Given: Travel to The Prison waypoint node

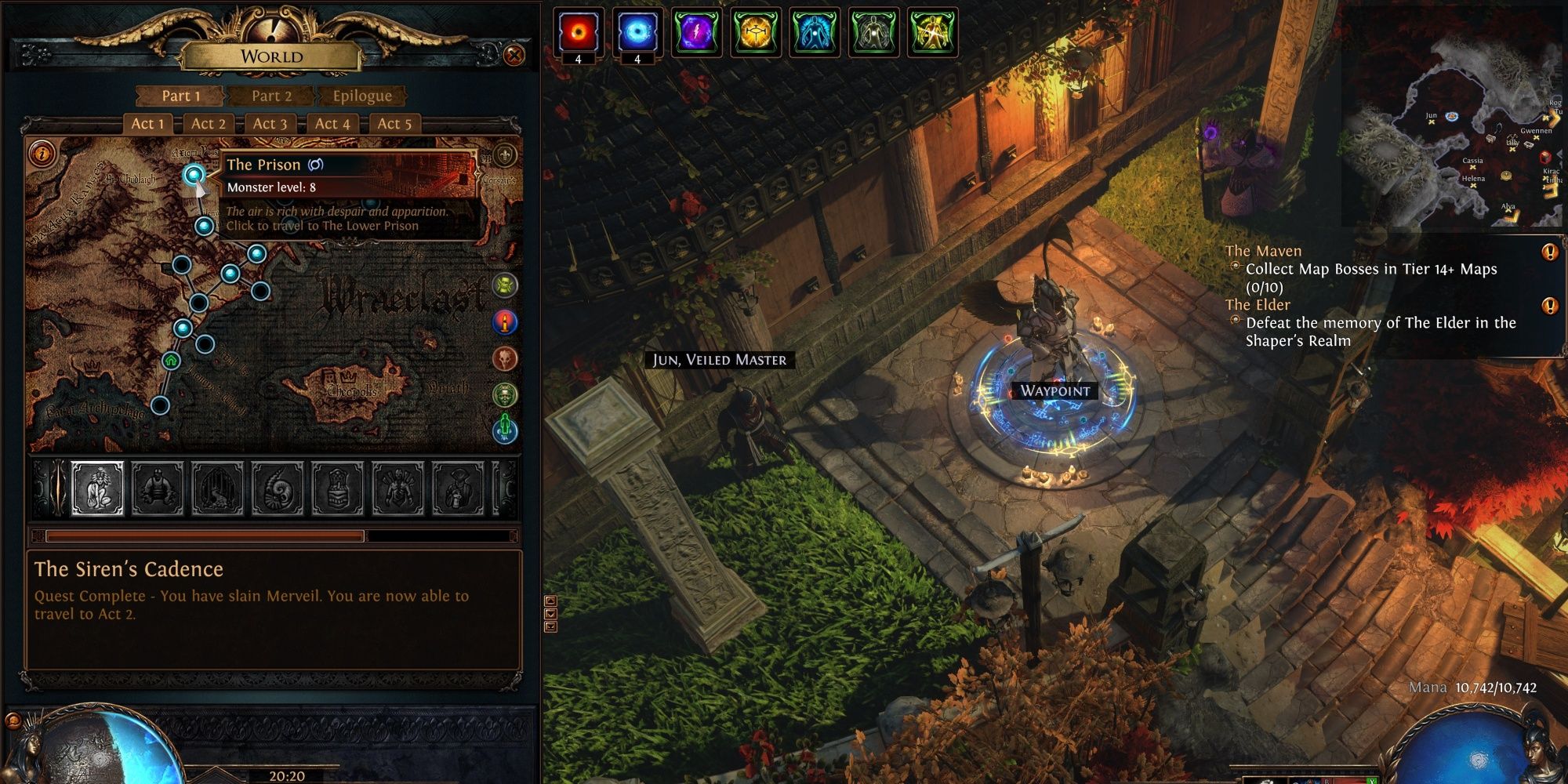Looking at the screenshot, I should tap(194, 174).
